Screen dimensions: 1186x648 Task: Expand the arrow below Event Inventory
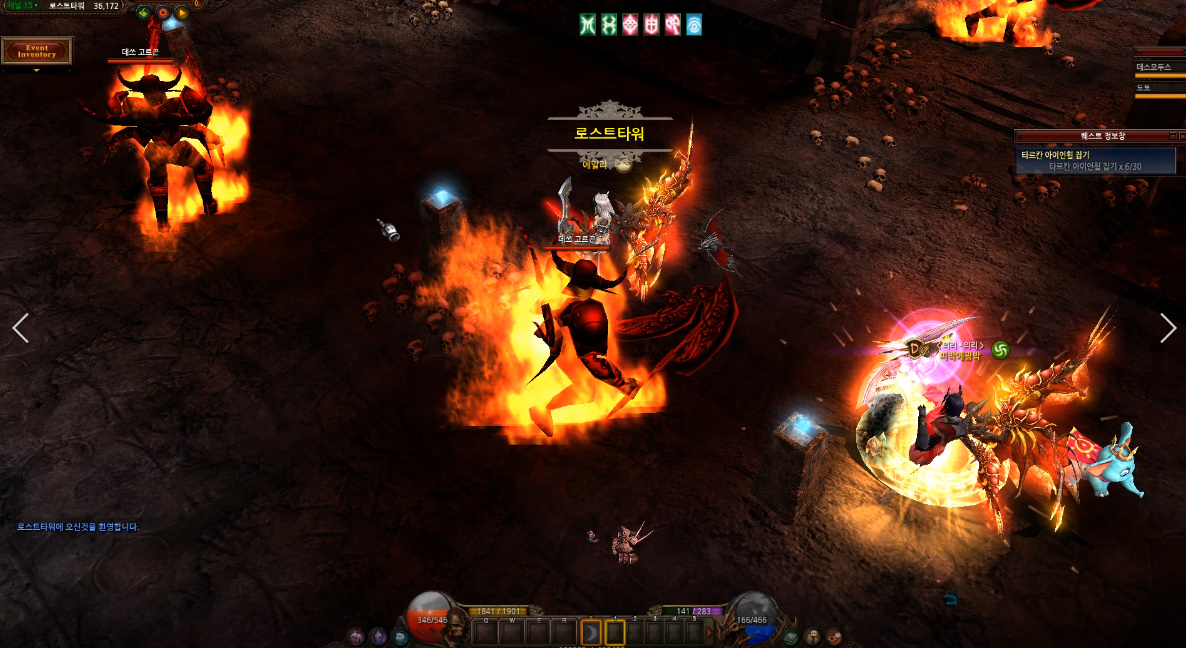coord(37,71)
